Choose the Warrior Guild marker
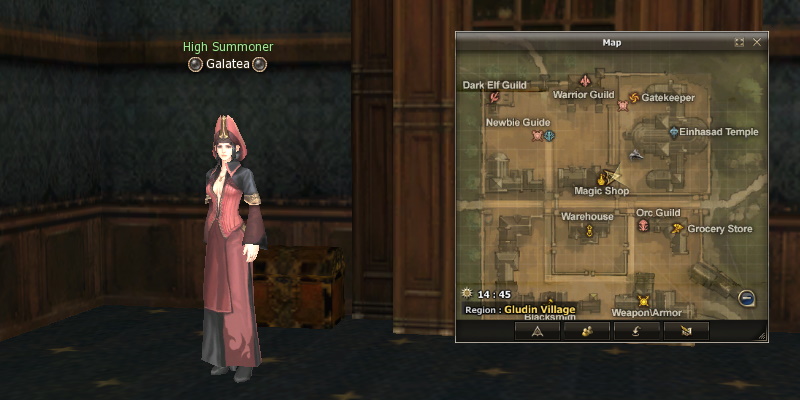Image resolution: width=800 pixels, height=400 pixels. tap(585, 80)
